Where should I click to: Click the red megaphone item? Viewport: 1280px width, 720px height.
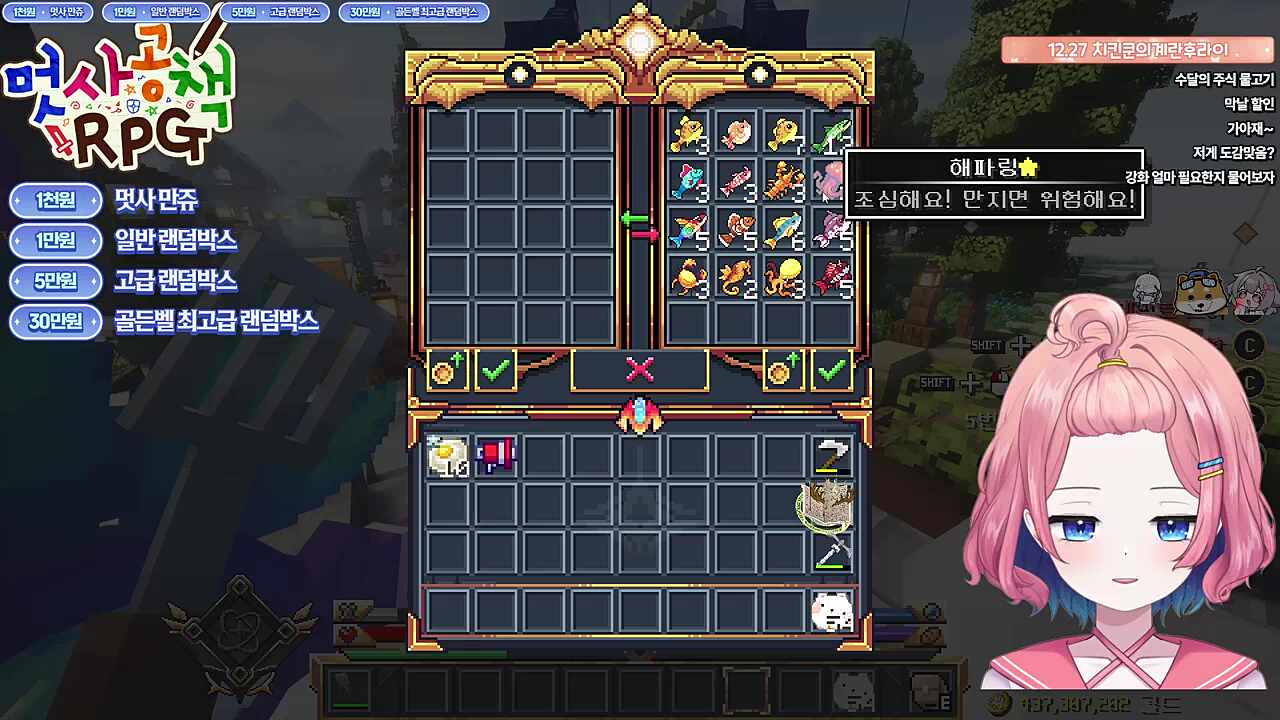495,456
